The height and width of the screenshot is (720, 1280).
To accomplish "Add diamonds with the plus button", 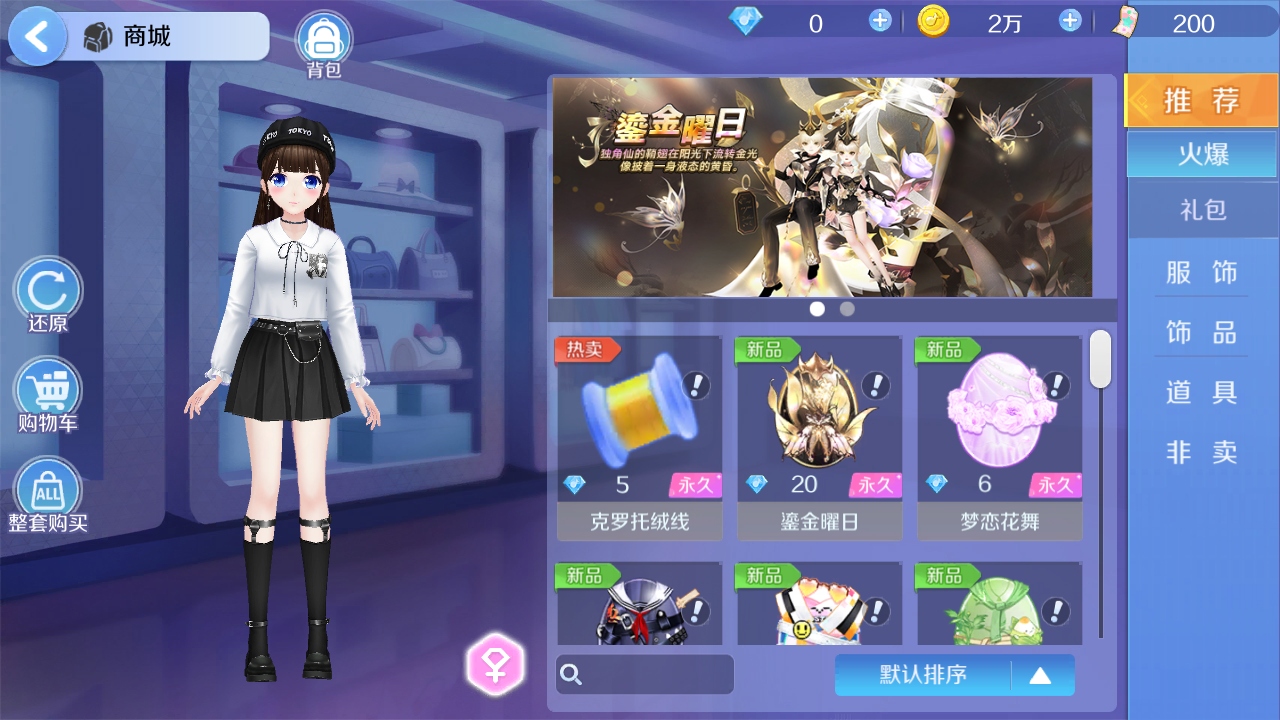I will click(880, 21).
